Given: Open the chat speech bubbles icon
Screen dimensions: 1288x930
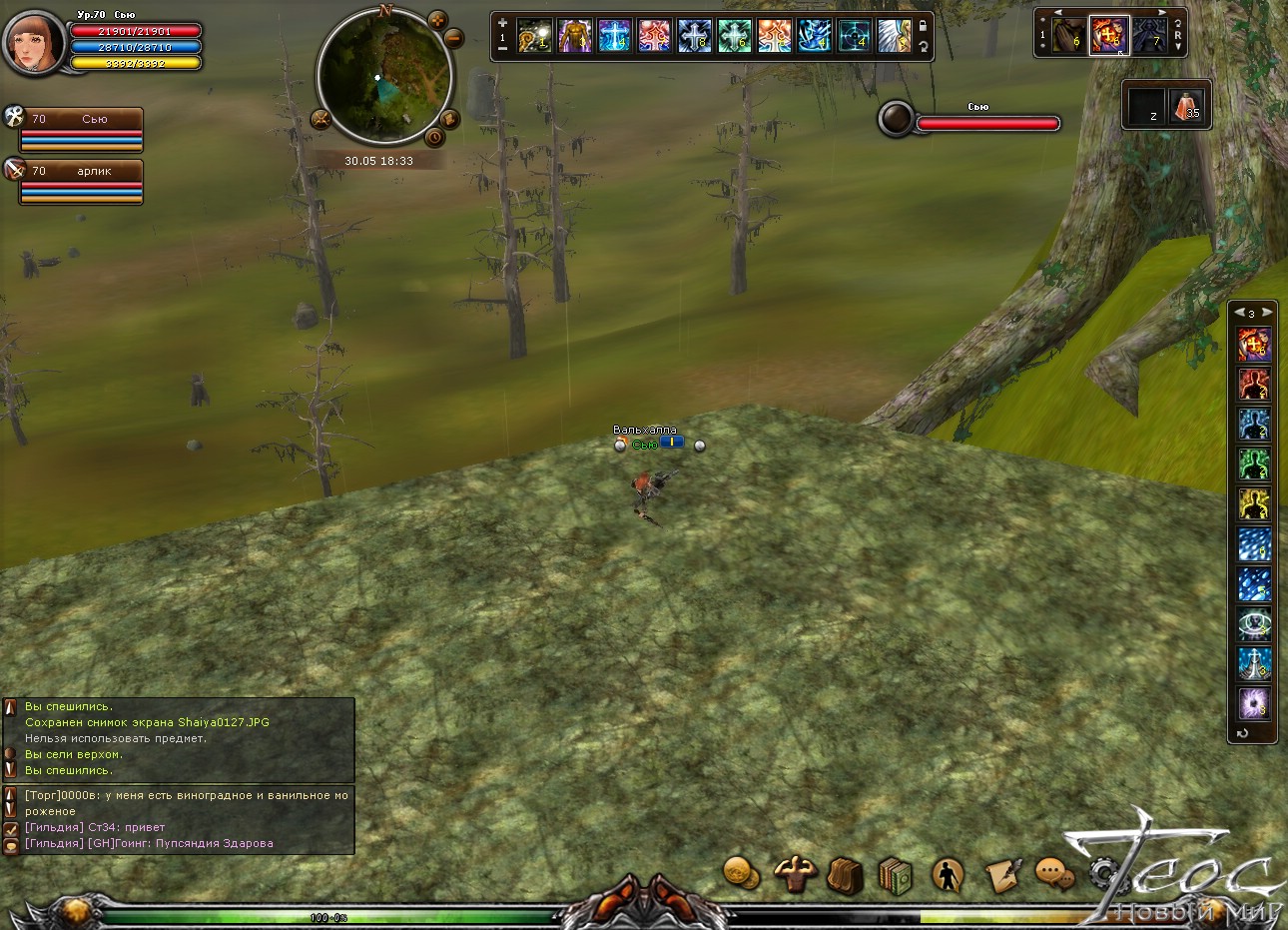Looking at the screenshot, I should pyautogui.click(x=1053, y=874).
